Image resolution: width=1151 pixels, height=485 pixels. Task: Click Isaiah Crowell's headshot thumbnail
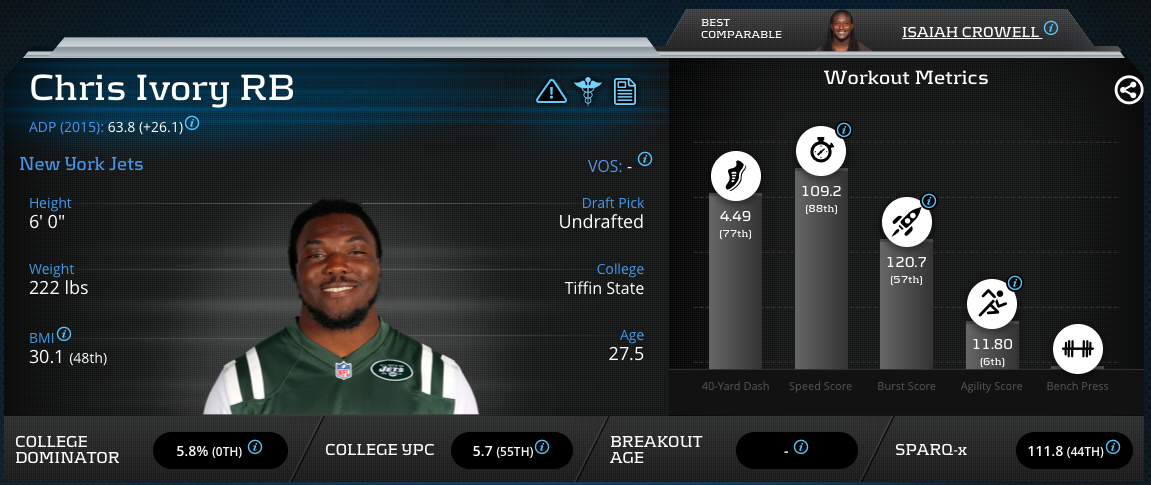click(845, 32)
